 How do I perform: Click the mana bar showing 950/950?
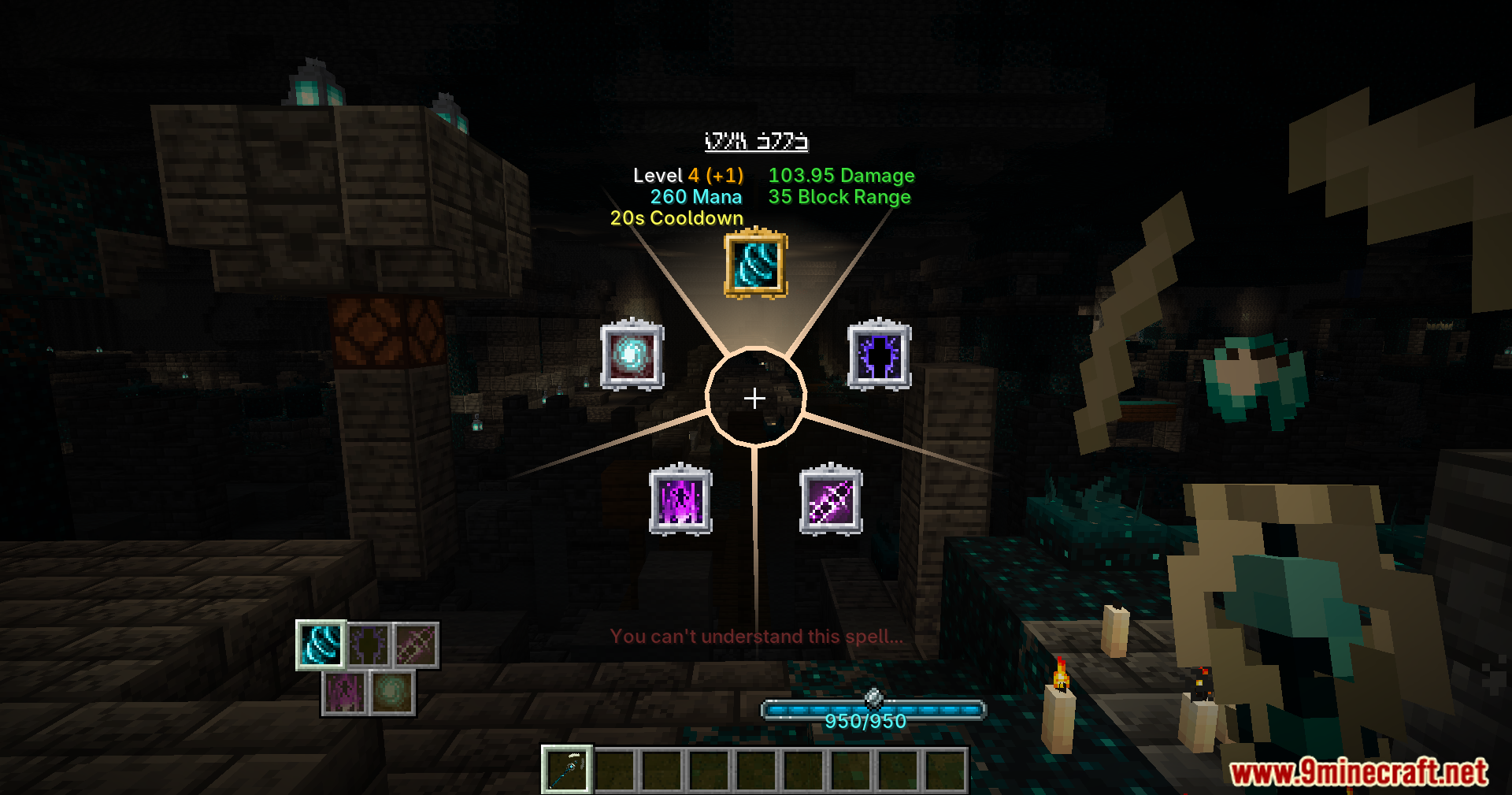873,710
